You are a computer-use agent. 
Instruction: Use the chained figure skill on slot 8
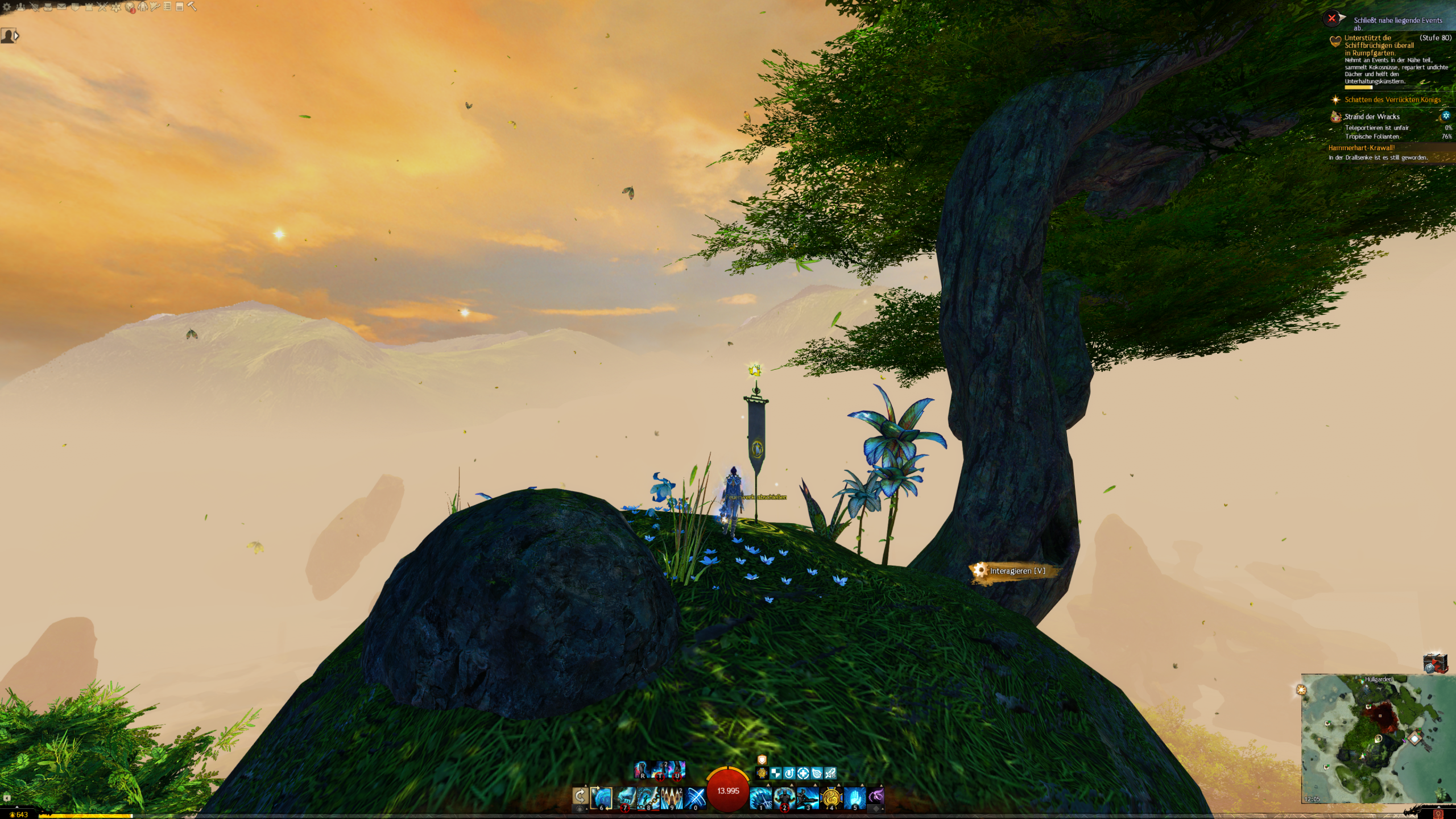(x=648, y=797)
